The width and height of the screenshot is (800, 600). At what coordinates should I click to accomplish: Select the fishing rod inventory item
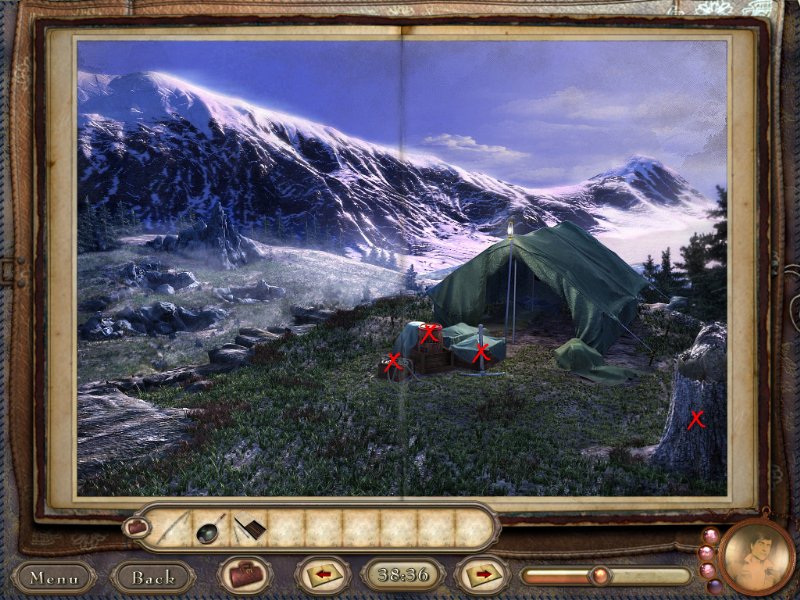172,527
